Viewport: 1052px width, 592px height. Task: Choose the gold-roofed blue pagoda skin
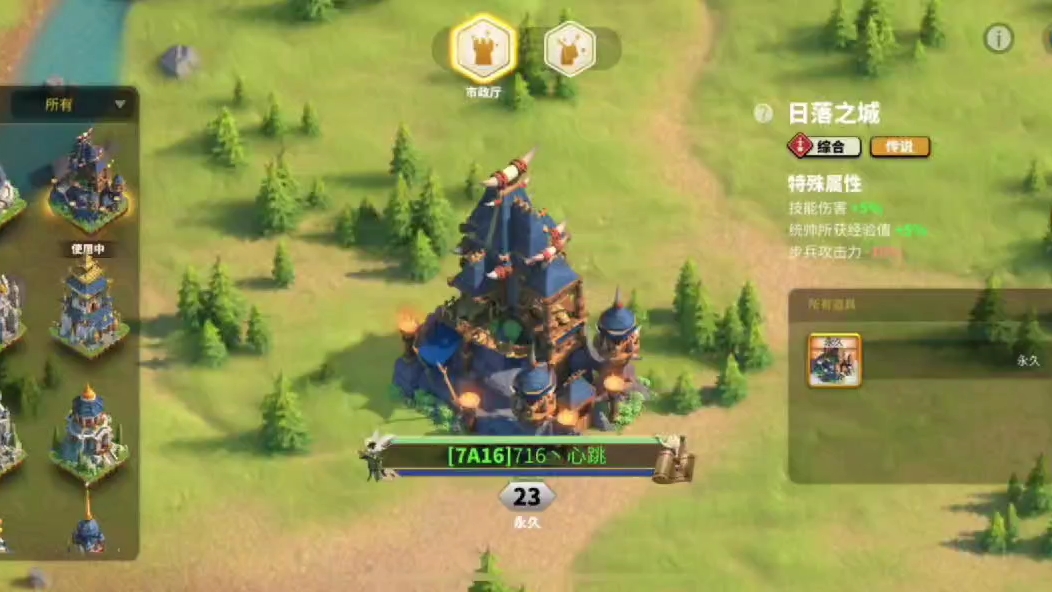click(x=88, y=306)
